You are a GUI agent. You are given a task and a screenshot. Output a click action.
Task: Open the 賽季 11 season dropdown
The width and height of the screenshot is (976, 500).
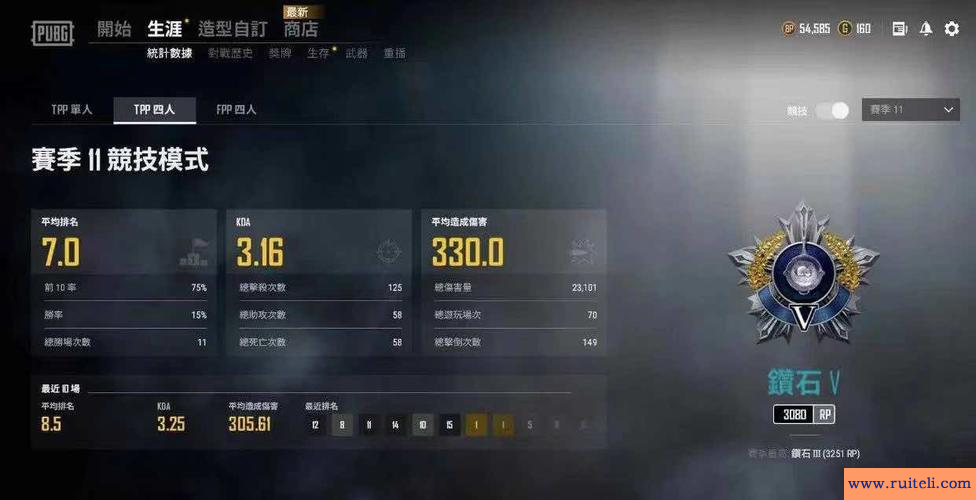click(x=911, y=110)
